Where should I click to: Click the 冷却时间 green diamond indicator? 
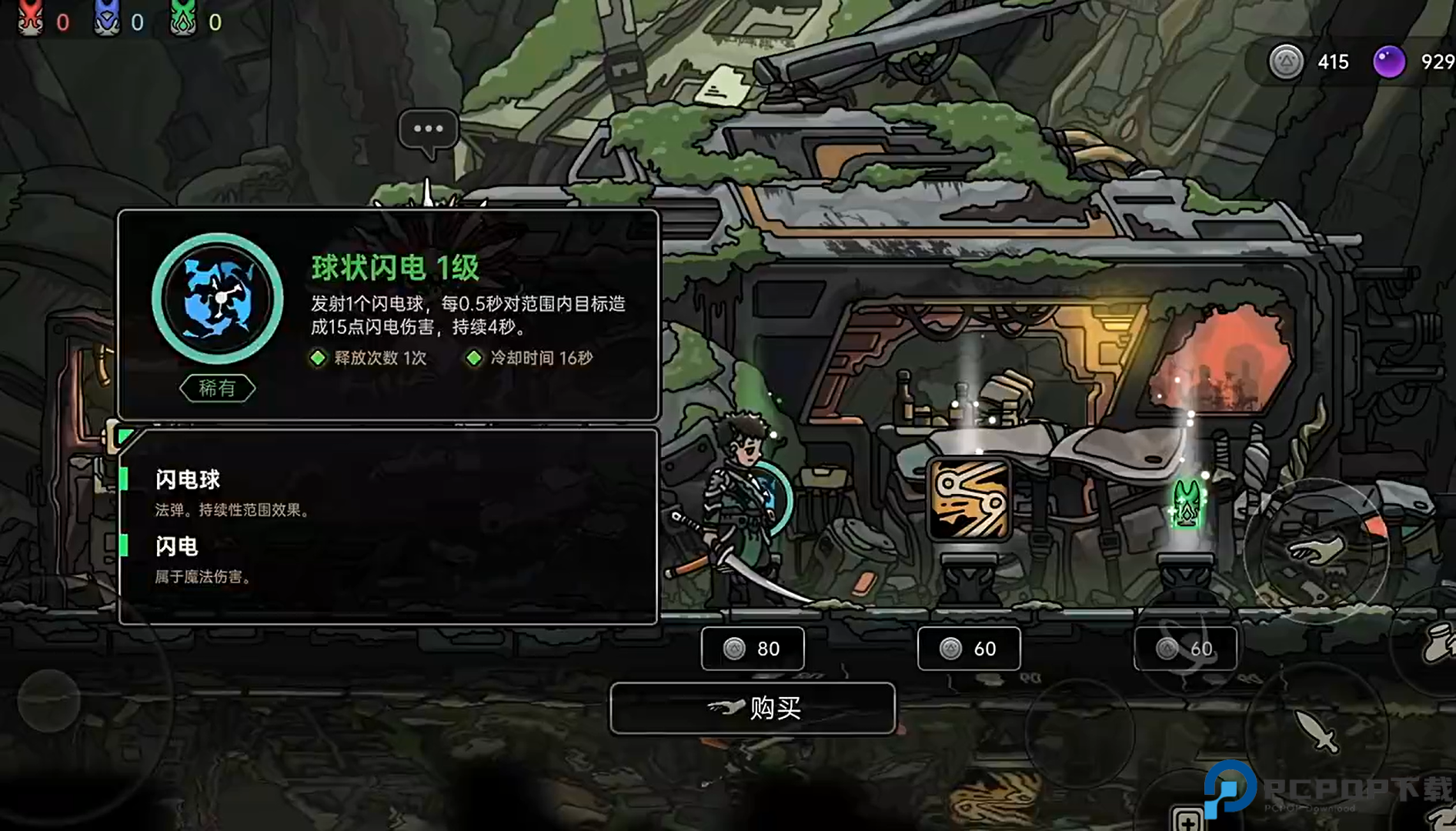tap(476, 358)
